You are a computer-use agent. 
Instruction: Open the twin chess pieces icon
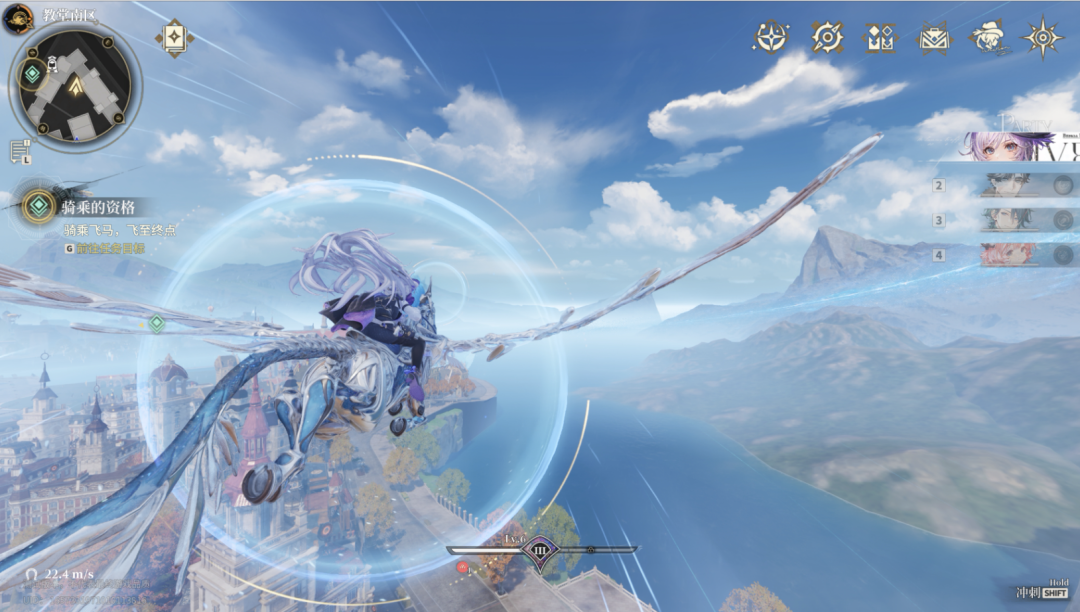pyautogui.click(x=880, y=38)
